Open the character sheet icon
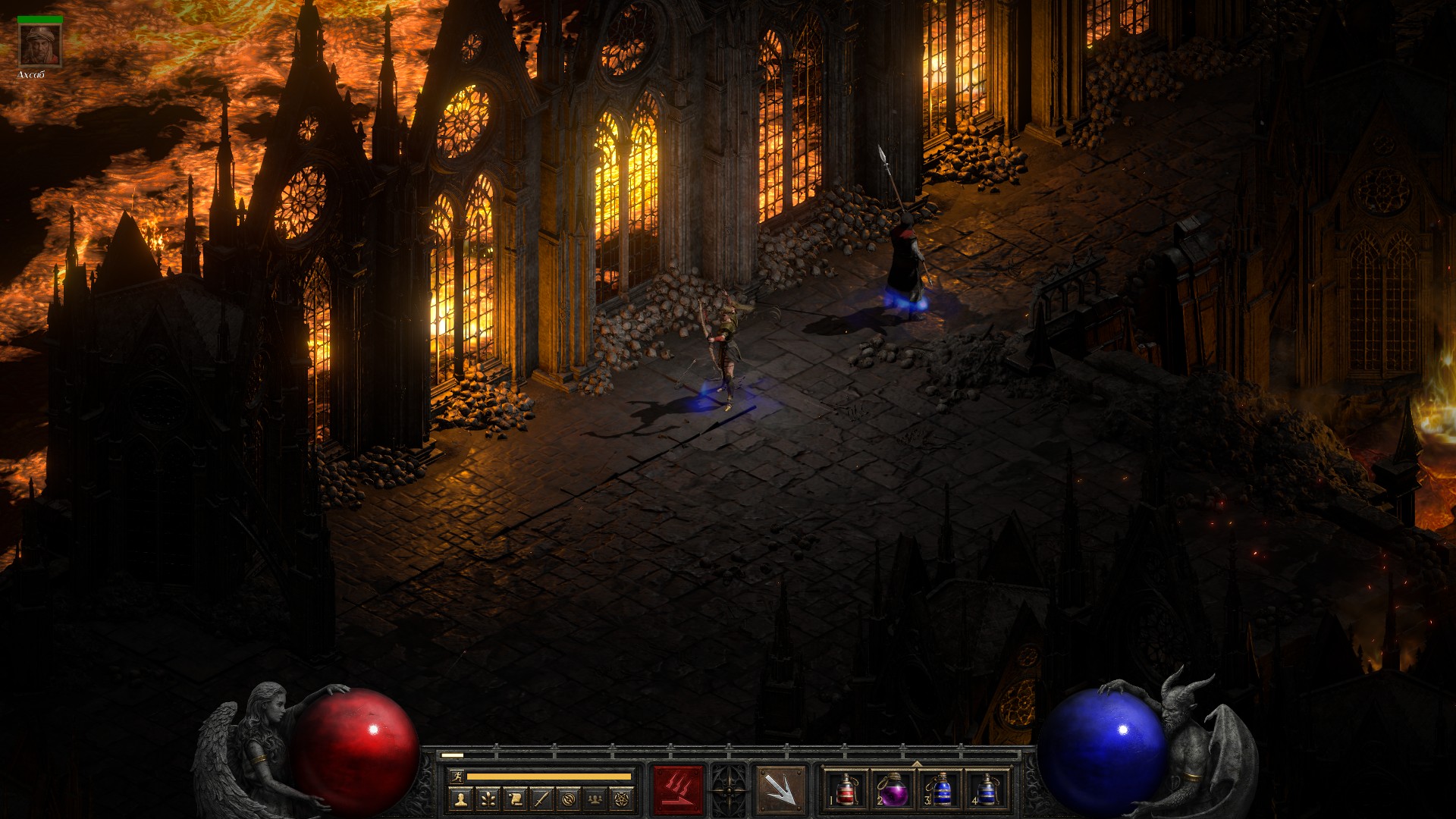The height and width of the screenshot is (819, 1456). tap(460, 799)
